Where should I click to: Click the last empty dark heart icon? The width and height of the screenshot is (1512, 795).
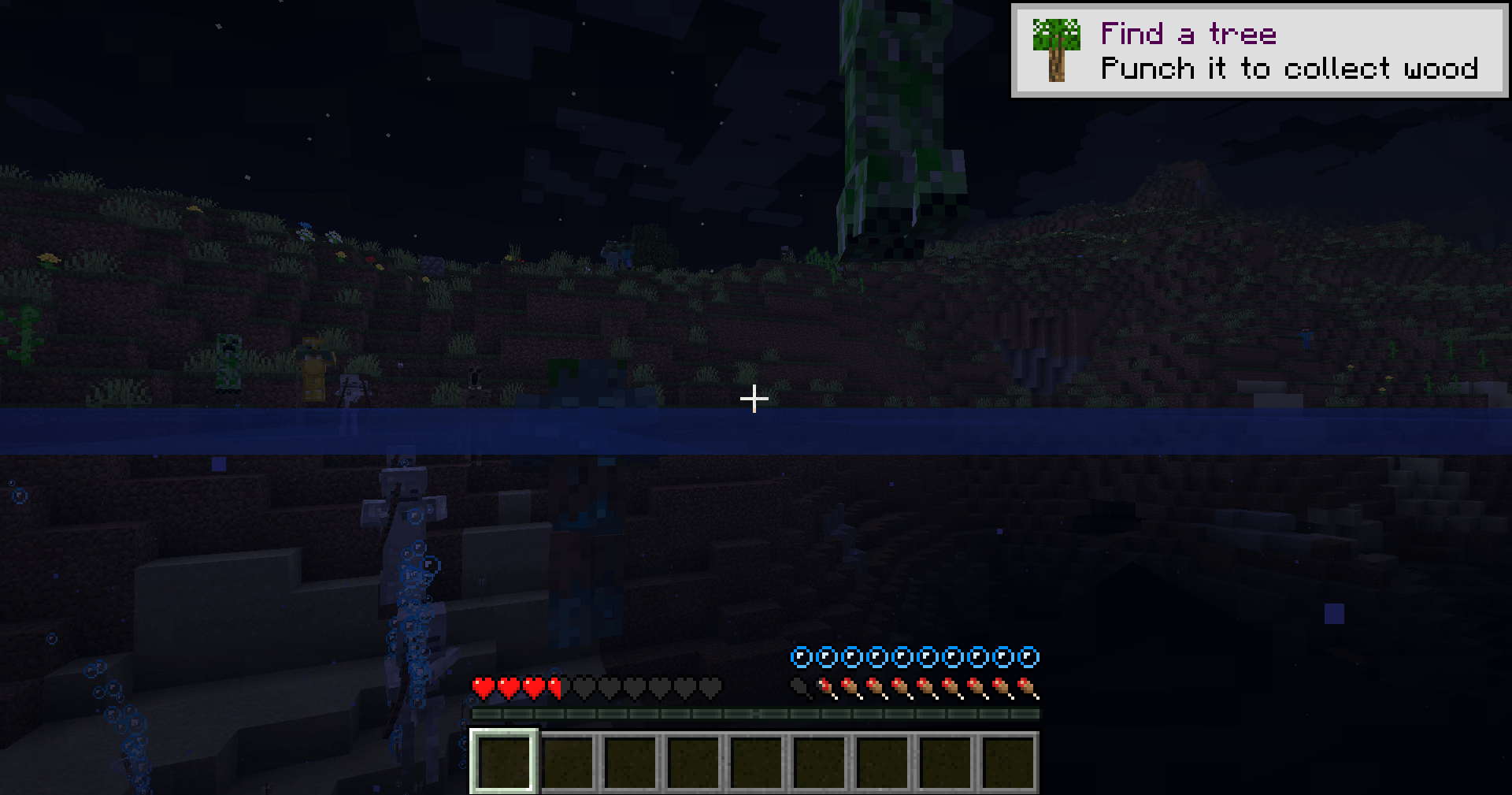click(x=710, y=686)
